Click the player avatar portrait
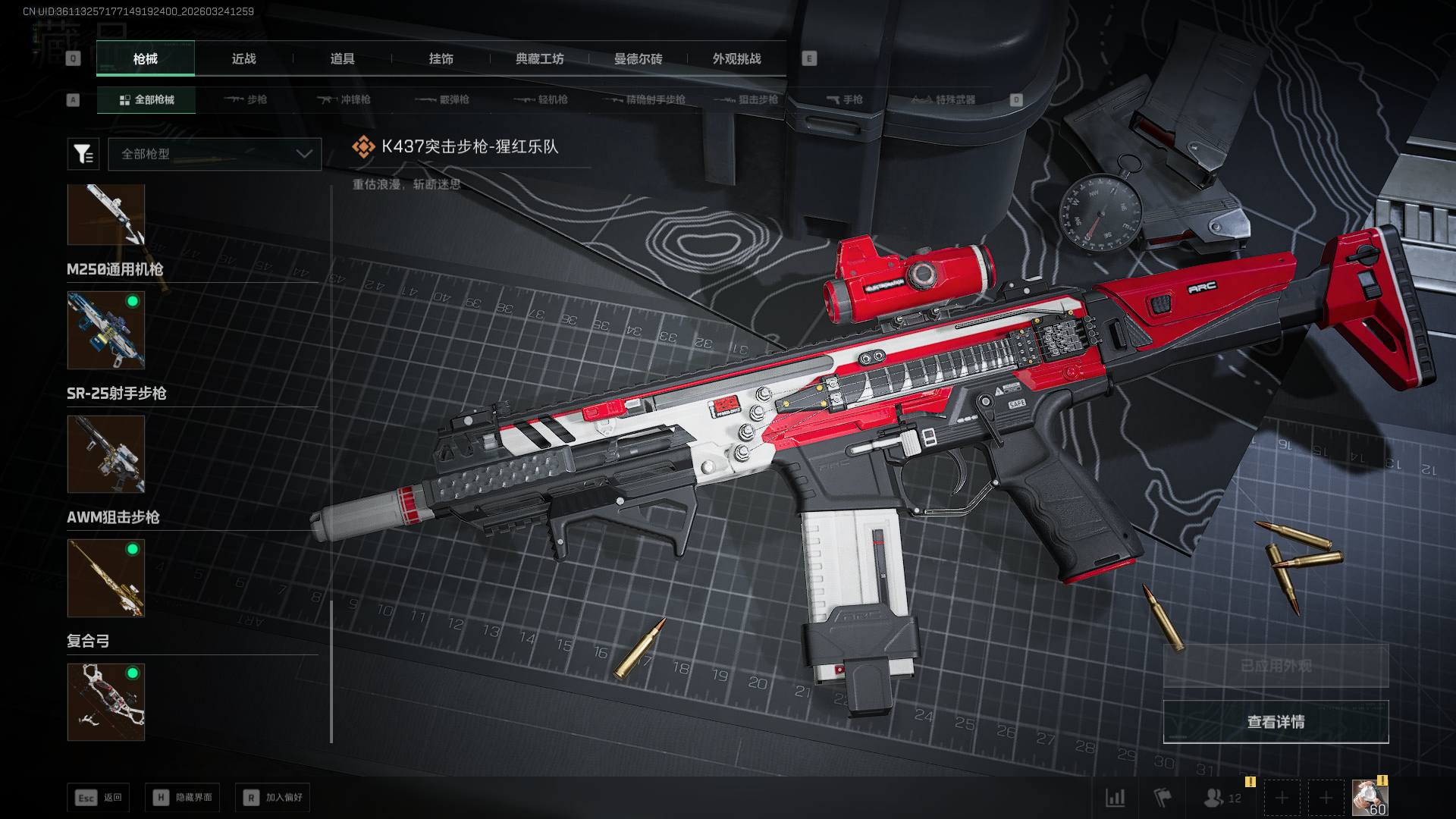Screen dimensions: 1456x819 1370,798
